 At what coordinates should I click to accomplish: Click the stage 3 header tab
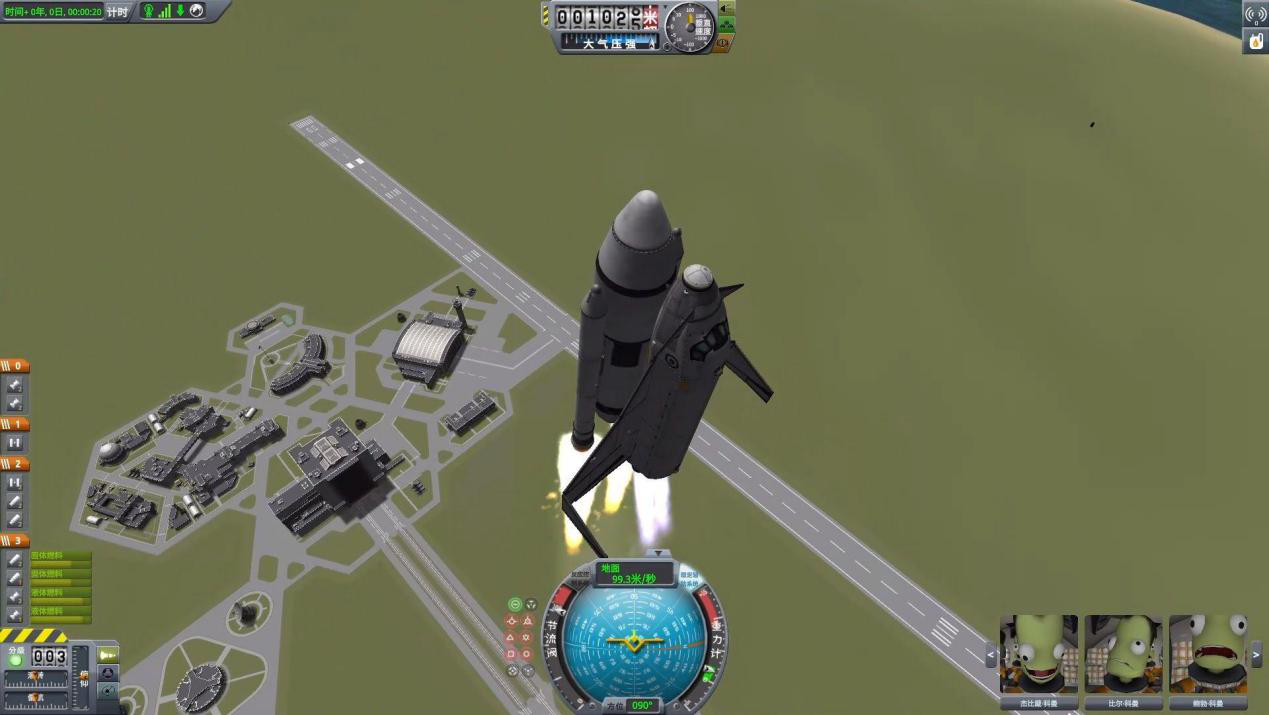15,541
